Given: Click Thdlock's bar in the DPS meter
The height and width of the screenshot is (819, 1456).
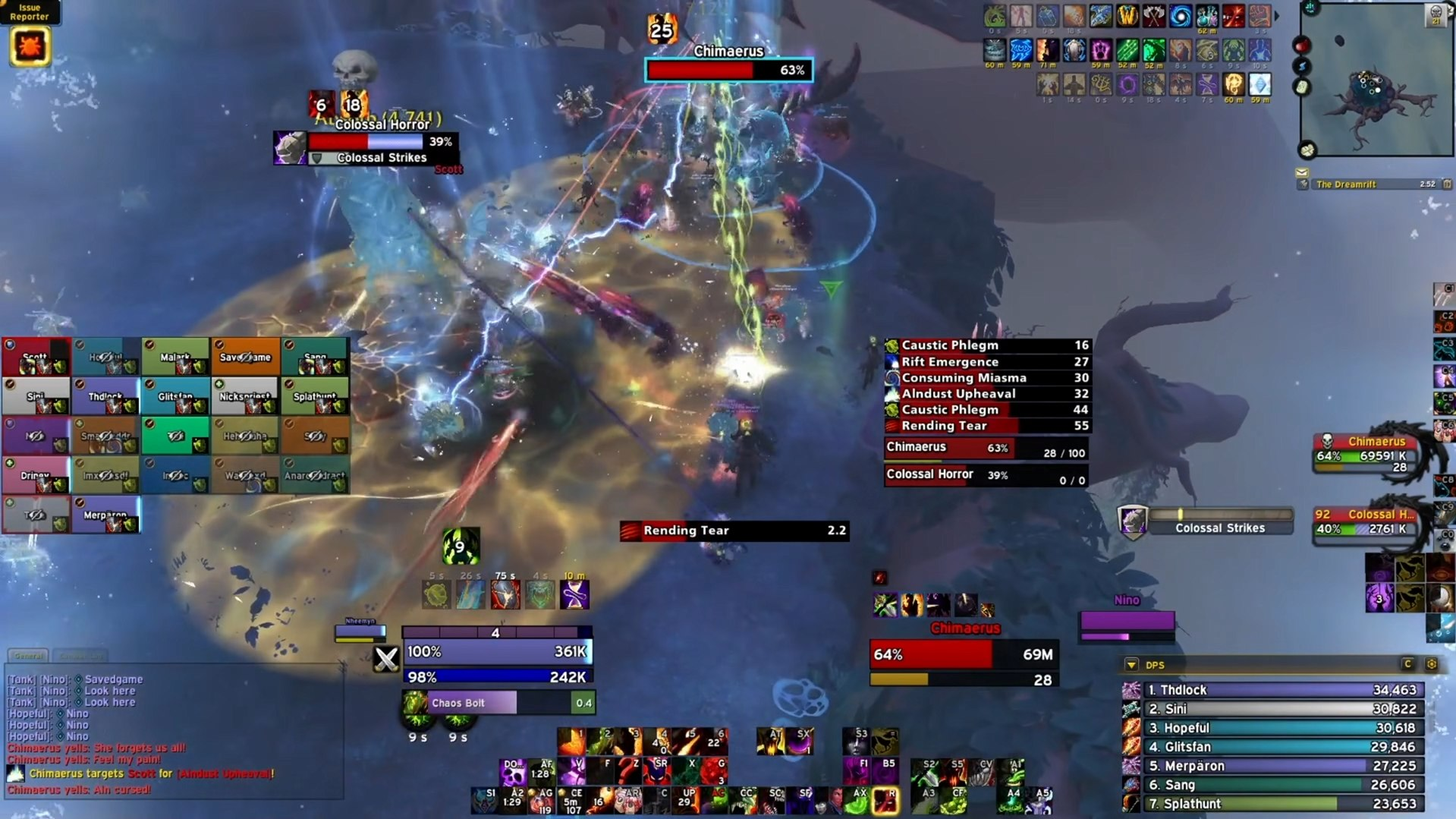Looking at the screenshot, I should pyautogui.click(x=1282, y=690).
